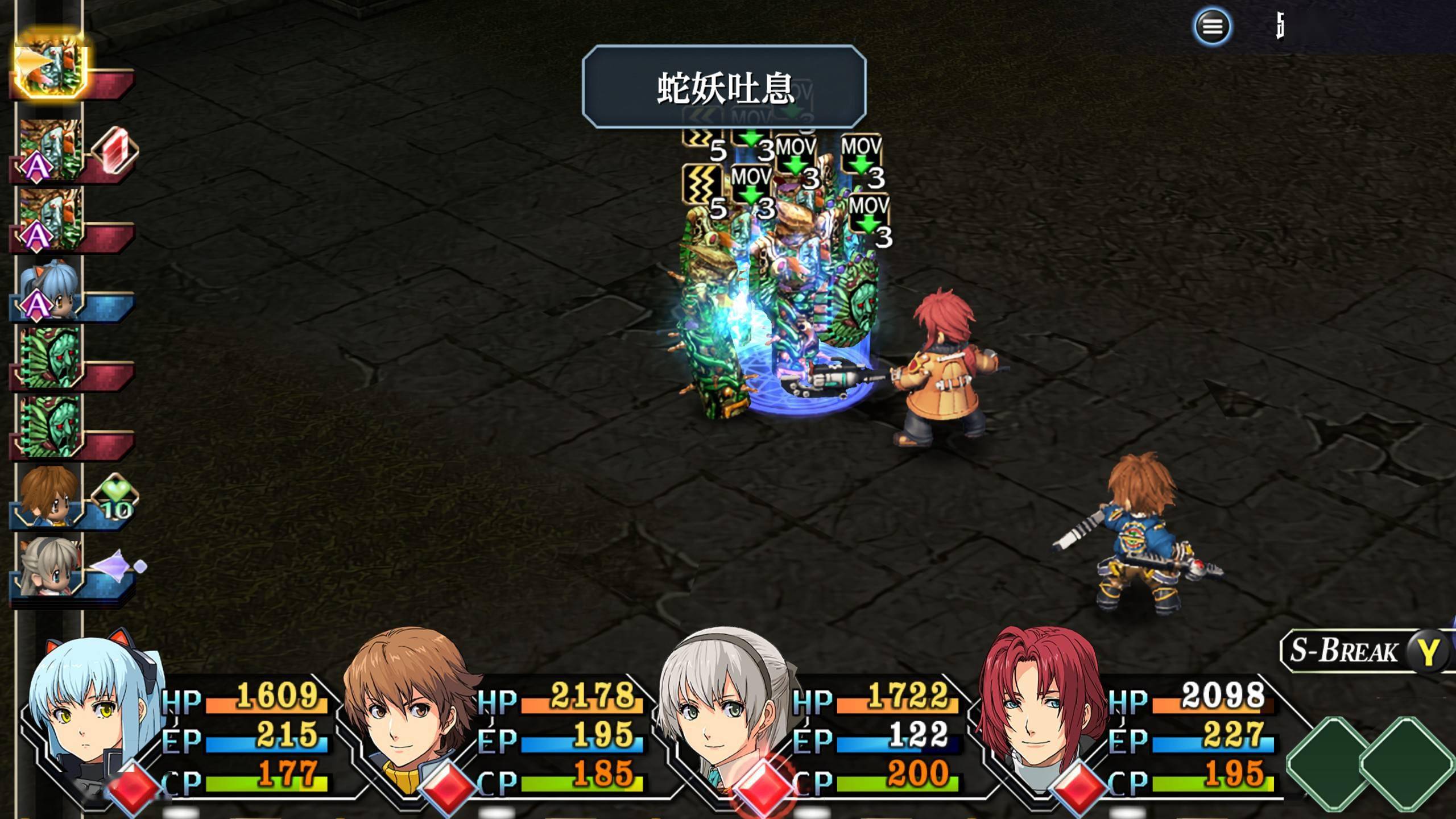Open the round menu button

1211,26
